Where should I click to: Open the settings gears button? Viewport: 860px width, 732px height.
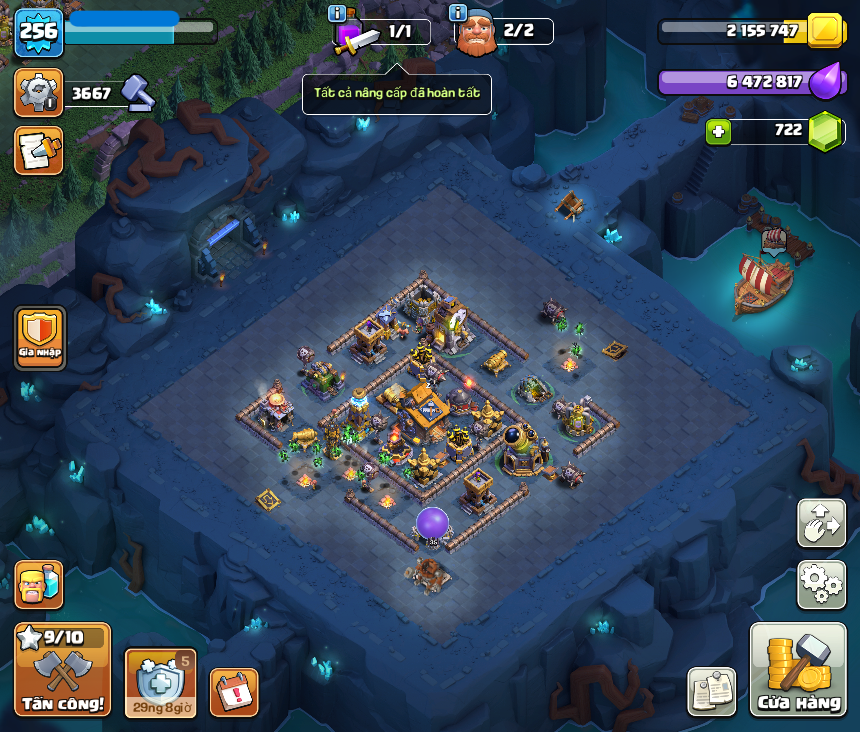point(821,584)
